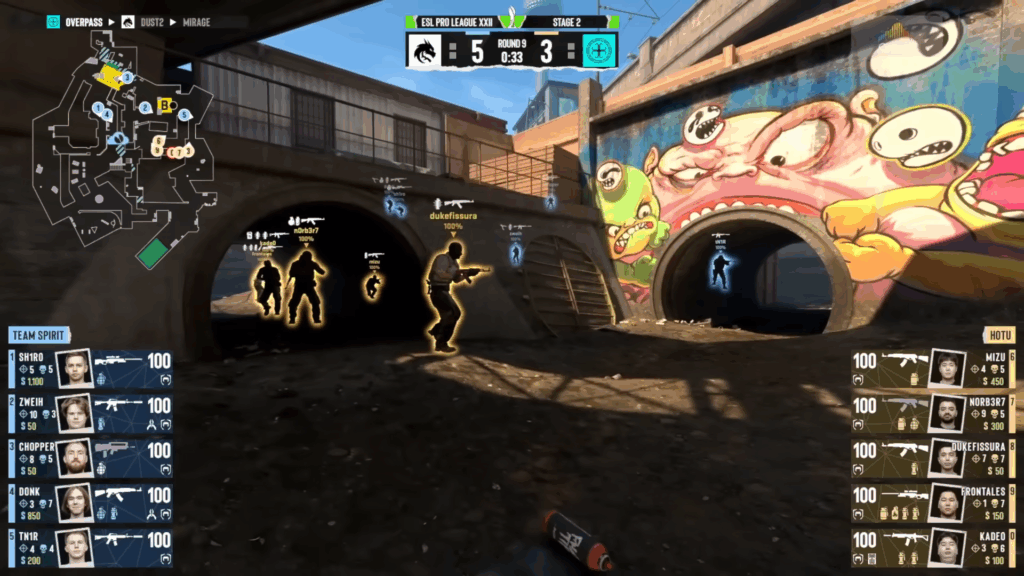Choose NORB3R7 in the HOTU list
Image resolution: width=1024 pixels, height=576 pixels.
[x=932, y=412]
